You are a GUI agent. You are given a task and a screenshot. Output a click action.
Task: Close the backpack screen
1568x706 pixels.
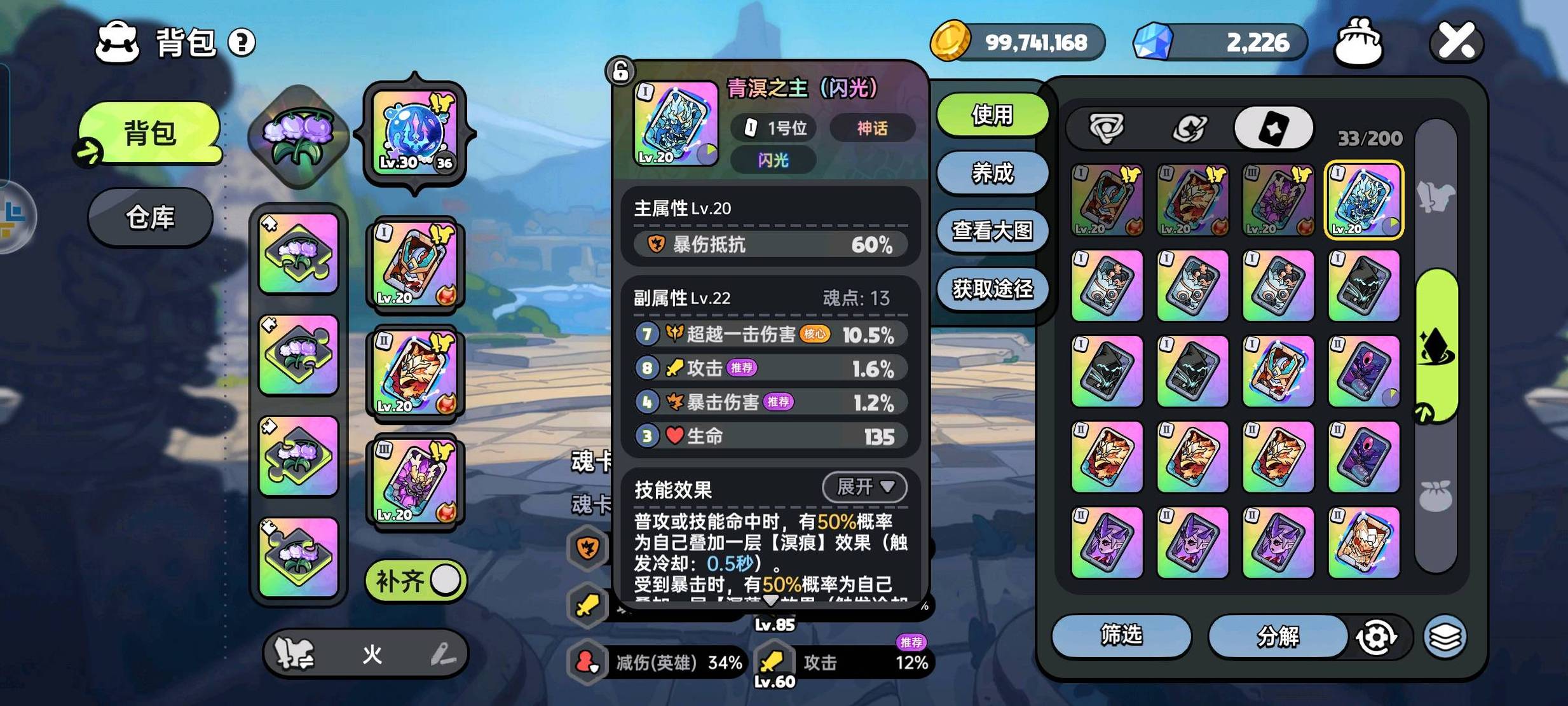[1456, 42]
